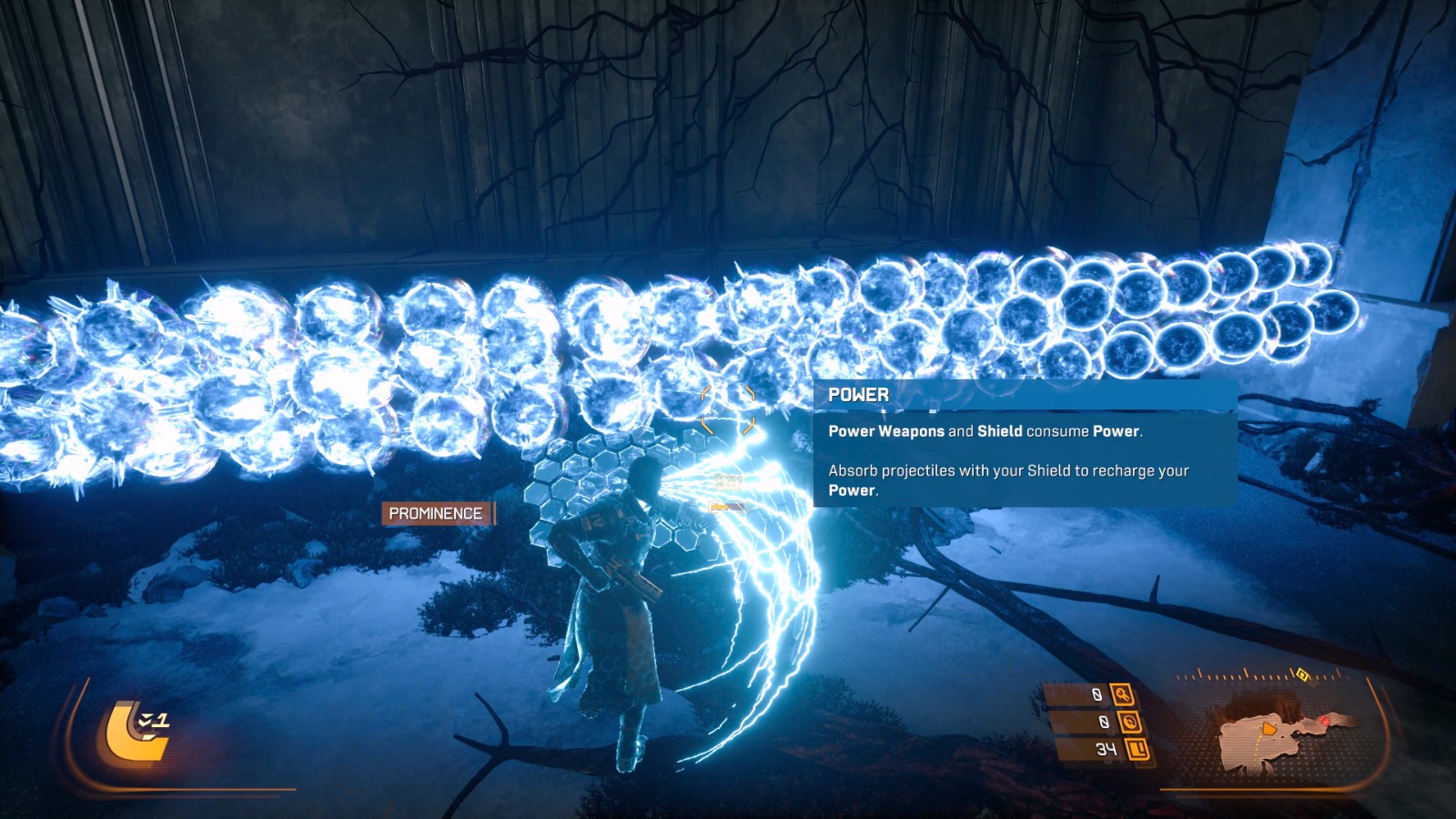Image resolution: width=1456 pixels, height=819 pixels.
Task: Click the checkmark badge on the consumable slot
Action: (x=145, y=720)
